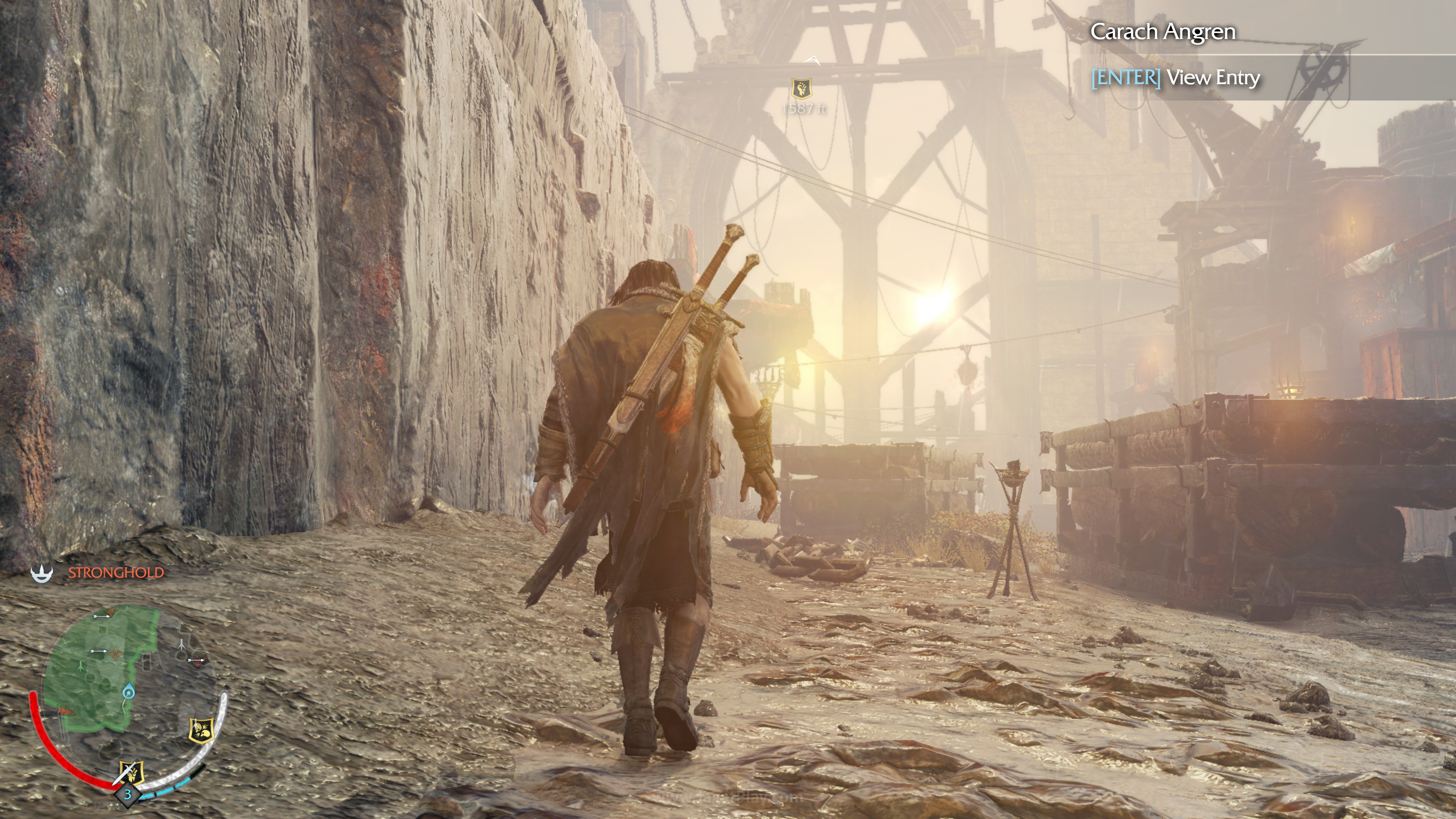Click the fist mission waypoint marker showing 1587 ft

point(802,88)
